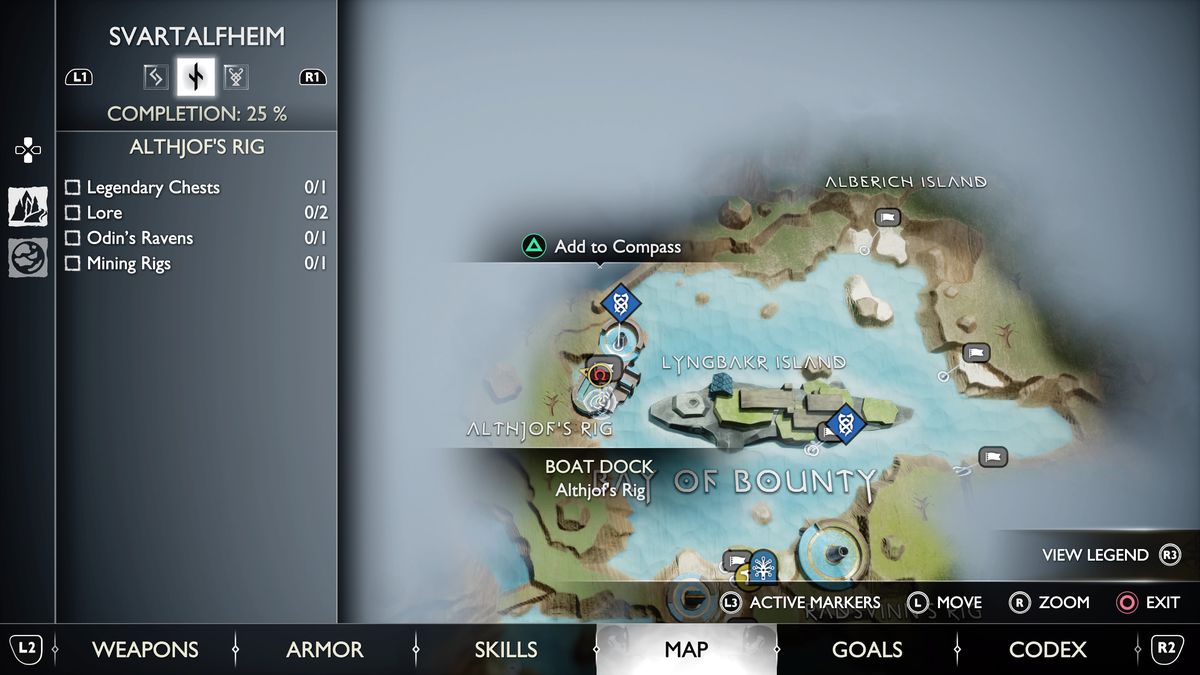Image resolution: width=1200 pixels, height=675 pixels.
Task: Select the highlighted Map tab
Action: point(686,649)
